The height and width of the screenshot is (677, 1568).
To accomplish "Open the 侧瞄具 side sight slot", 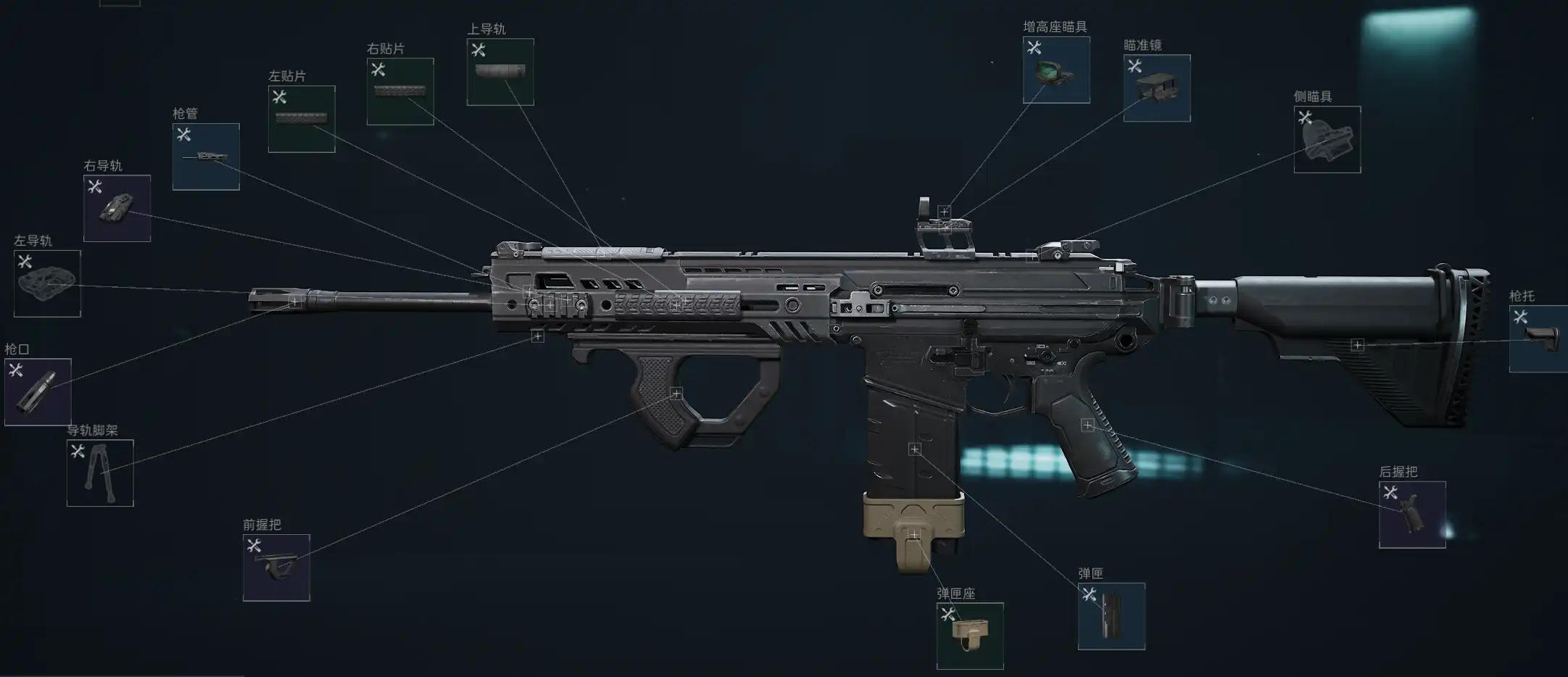I will tap(1327, 139).
